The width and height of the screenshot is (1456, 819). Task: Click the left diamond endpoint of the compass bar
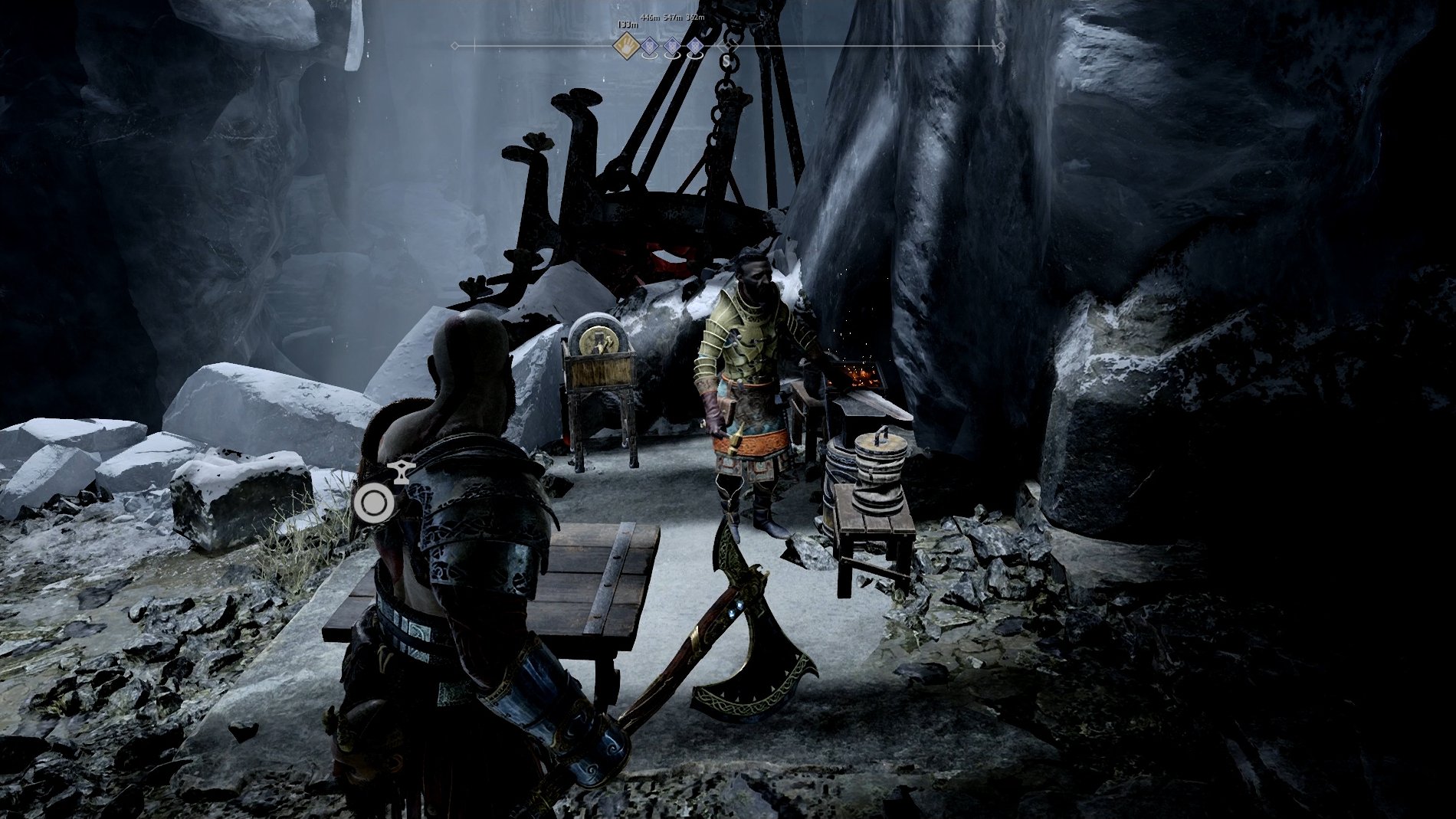456,47
